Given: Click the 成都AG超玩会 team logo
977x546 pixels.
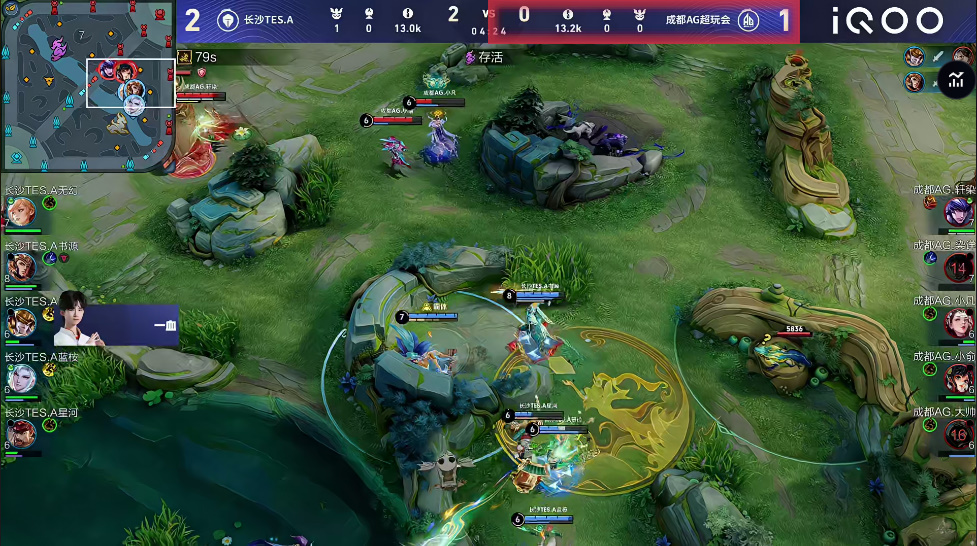Looking at the screenshot, I should [748, 20].
